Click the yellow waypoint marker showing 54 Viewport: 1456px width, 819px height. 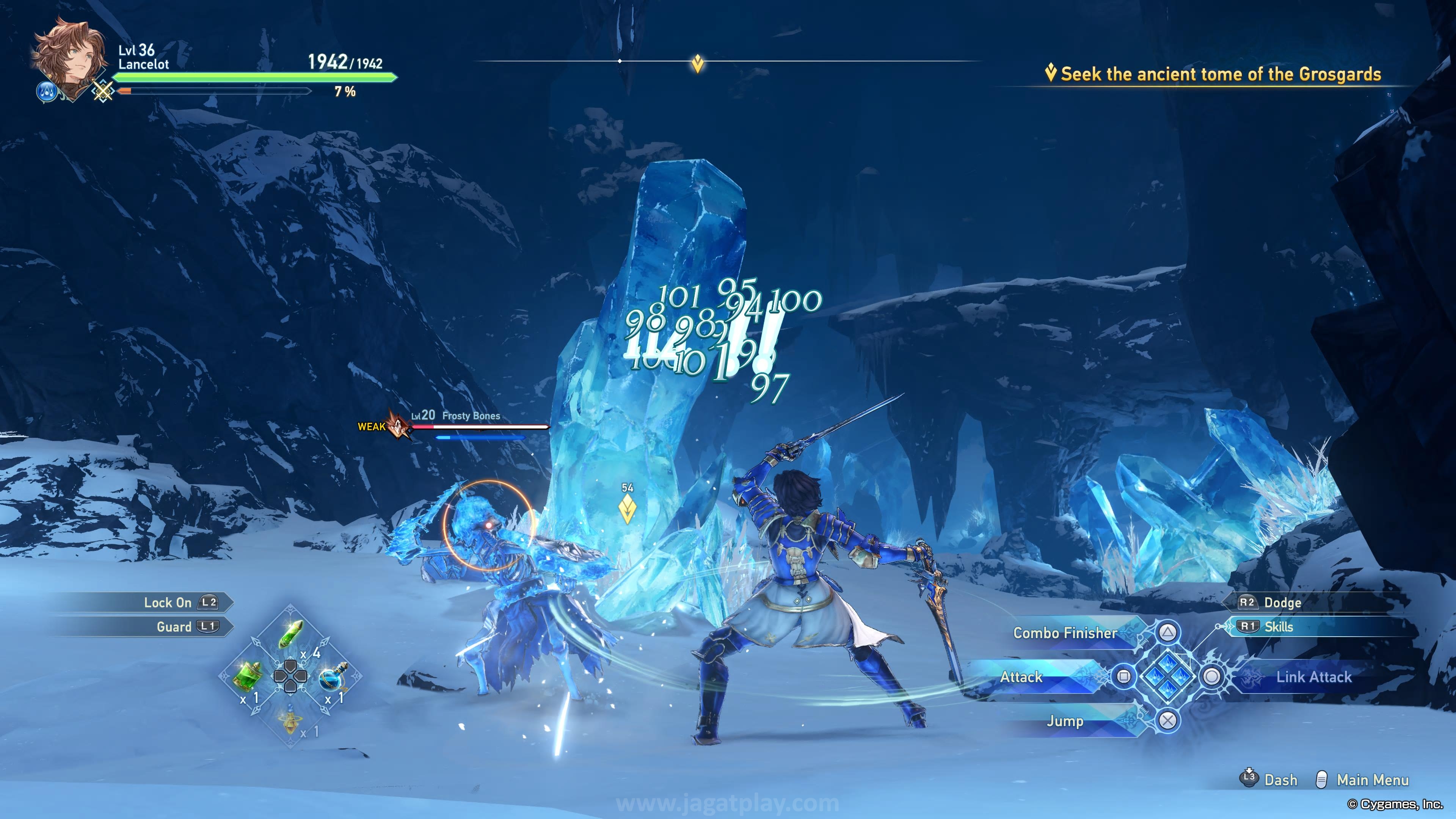(628, 508)
